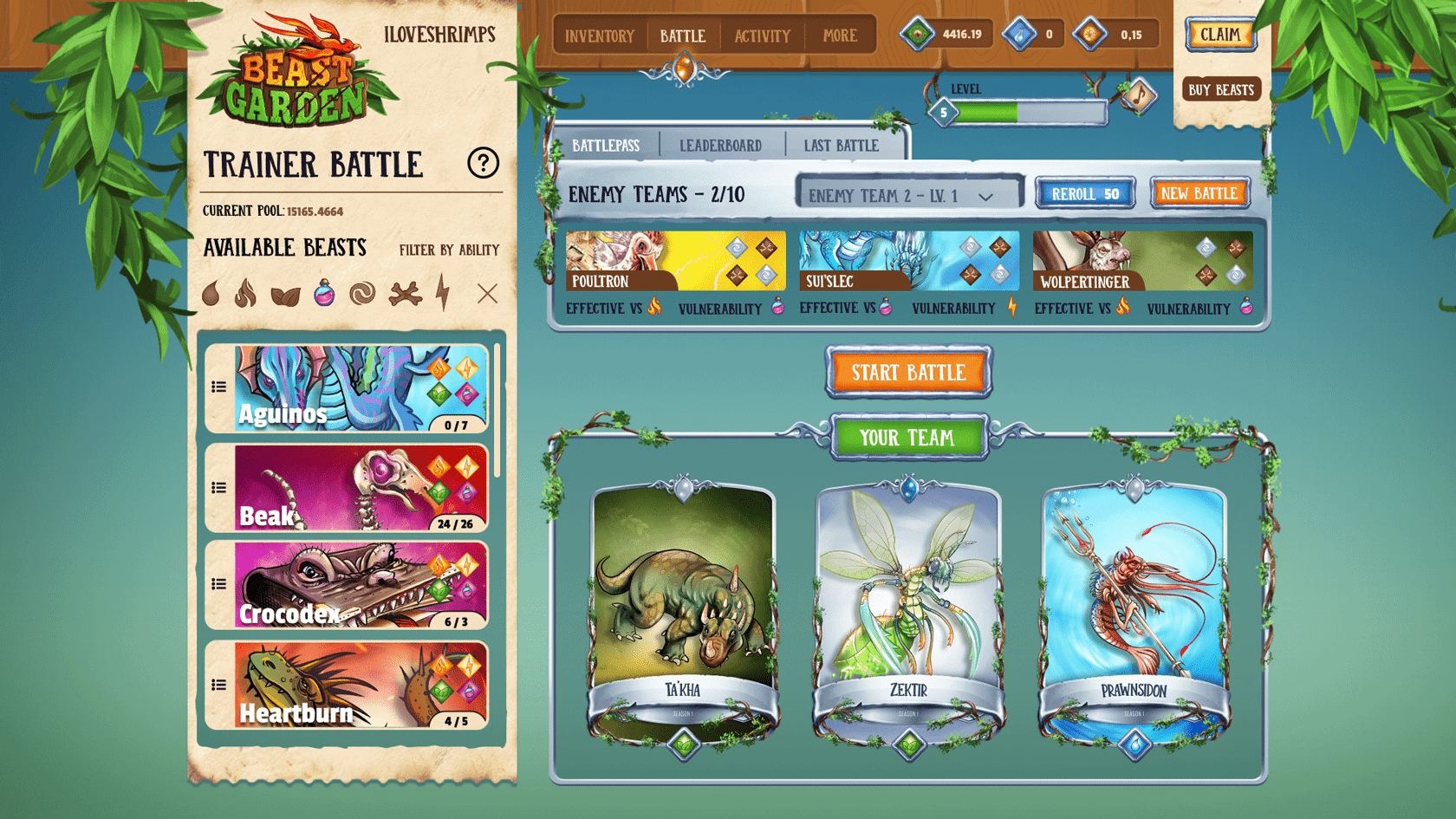Clear ability filter with the X icon
Viewport: 1456px width, 819px height.
(x=486, y=295)
